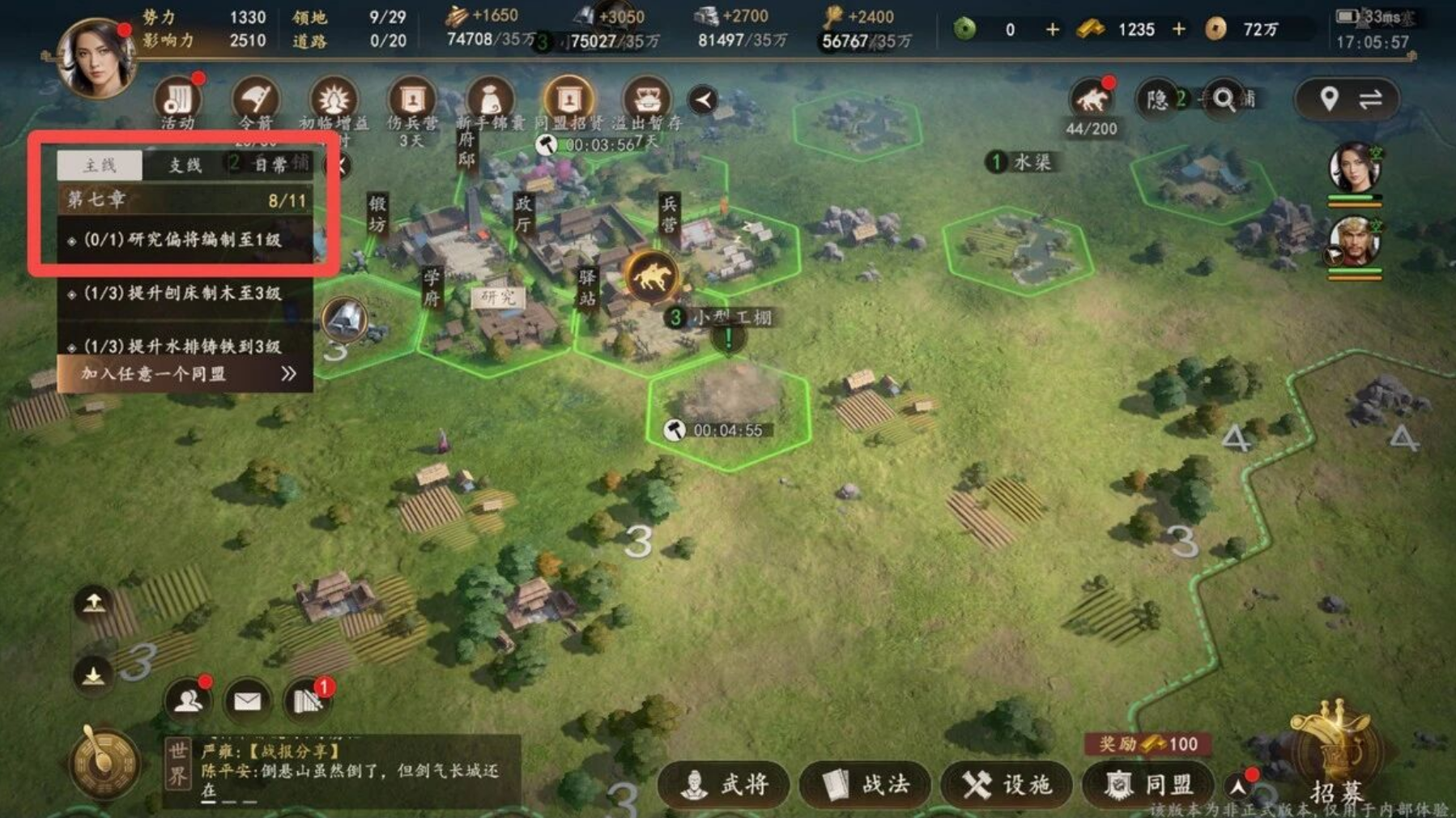1456x818 pixels.
Task: Open the 活动 activities panel
Action: click(180, 99)
